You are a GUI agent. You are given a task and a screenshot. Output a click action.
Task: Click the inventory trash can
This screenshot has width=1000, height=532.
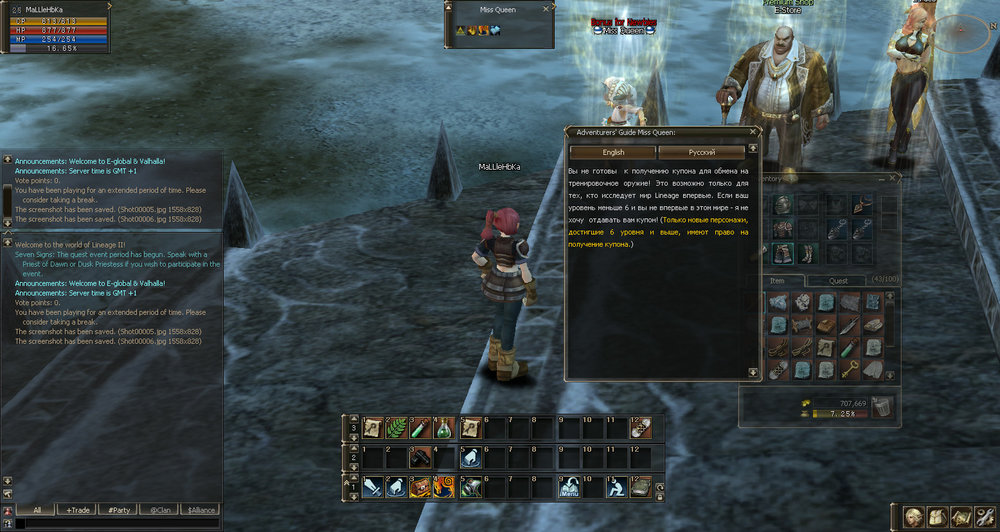click(x=882, y=405)
